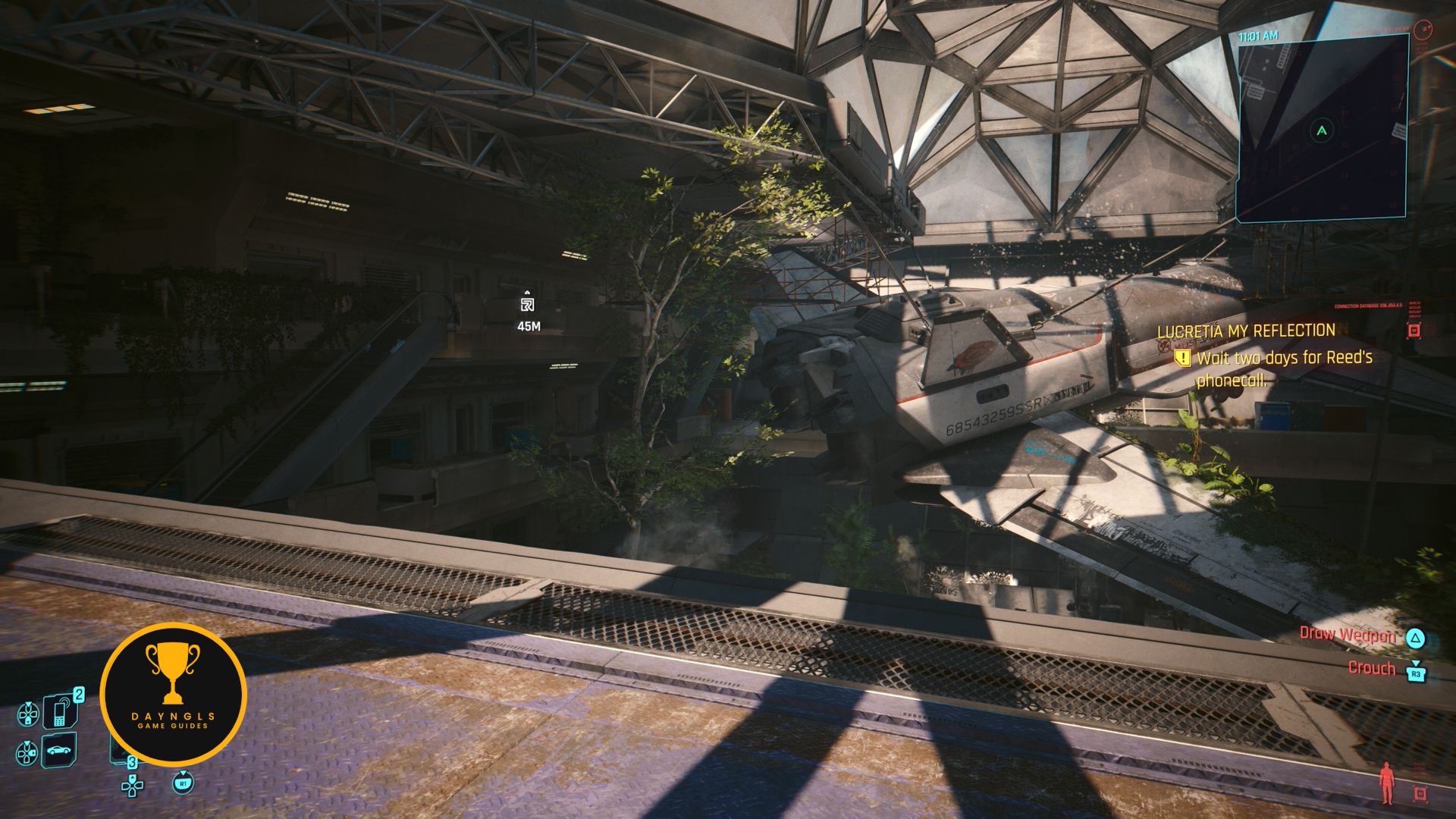Open the minimap in the corner
Screen dimensions: 1456x819
point(1322,129)
